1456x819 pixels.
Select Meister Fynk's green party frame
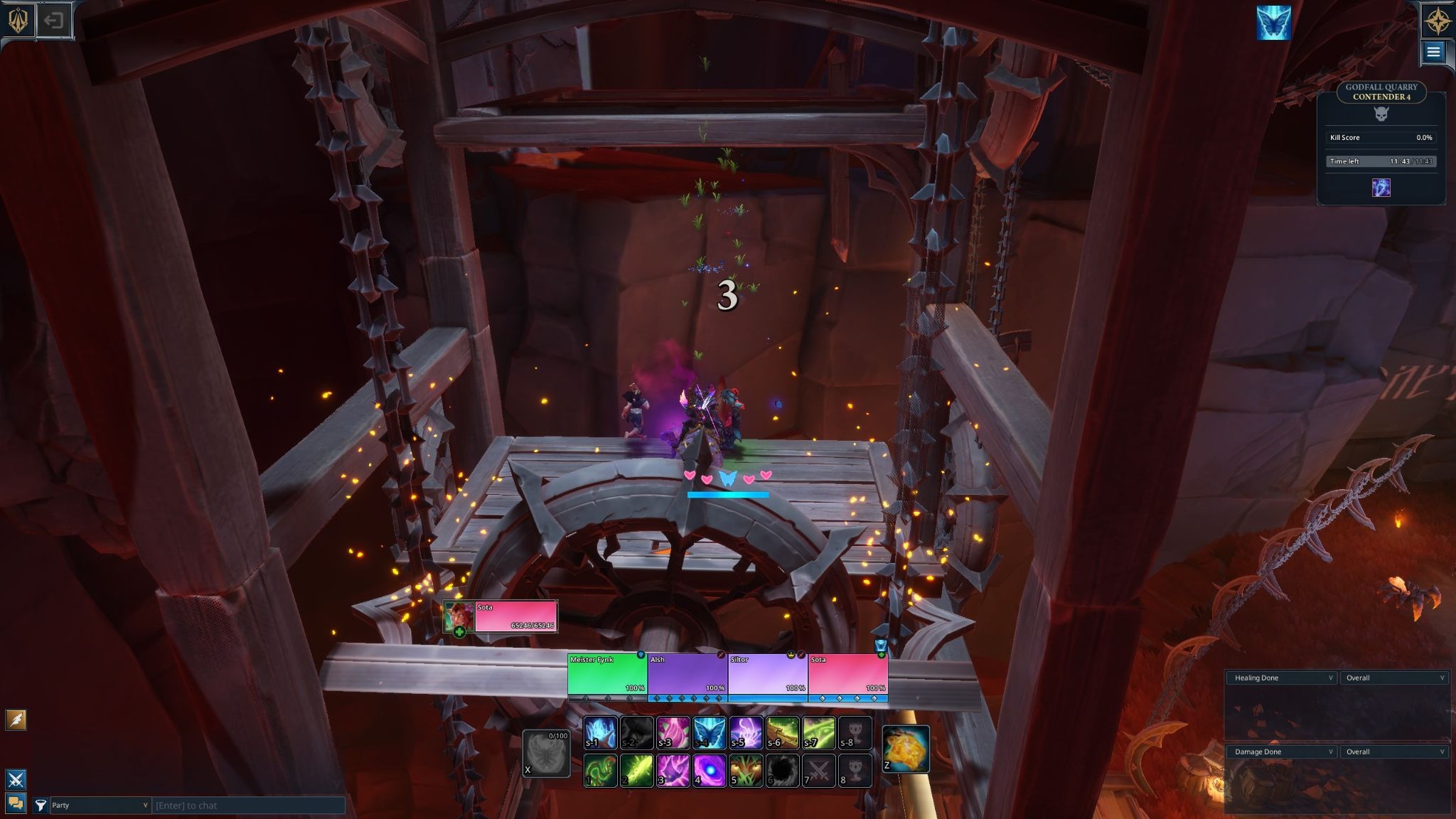pyautogui.click(x=607, y=674)
